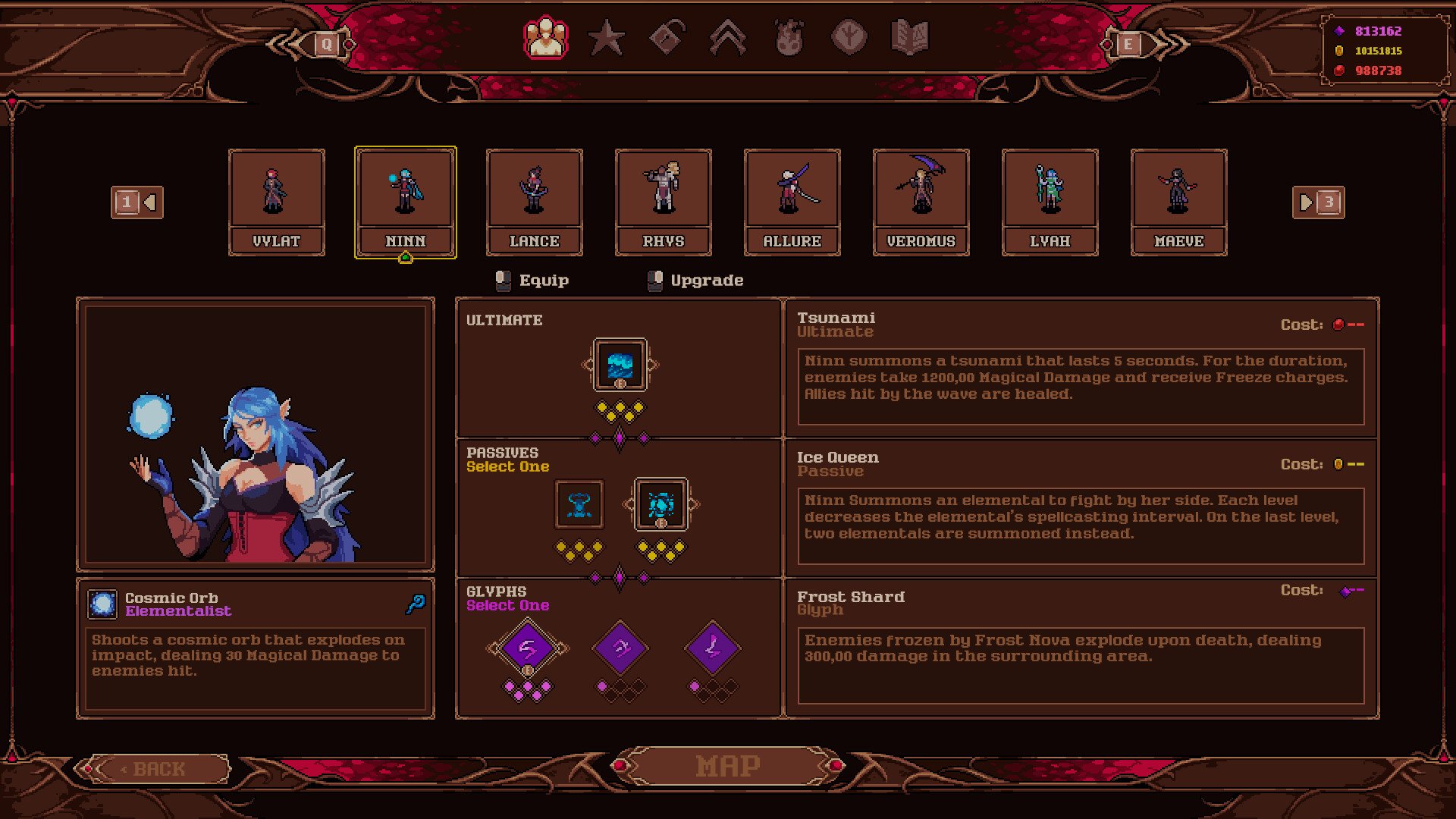Screen dimensions: 1456x819
Task: Switch to the open book tab
Action: pos(910,38)
